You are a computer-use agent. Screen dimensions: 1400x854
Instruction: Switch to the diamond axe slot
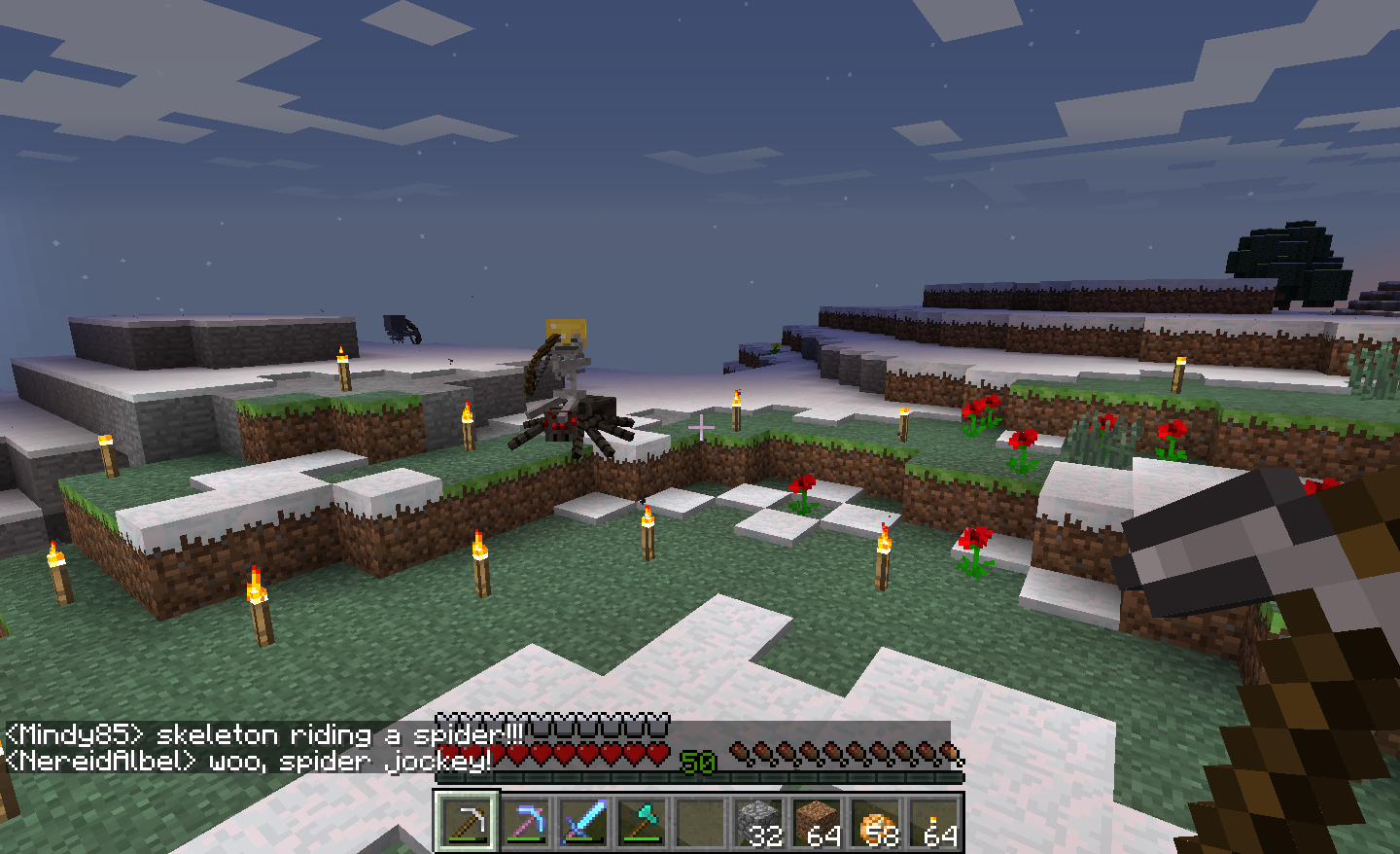[642, 822]
